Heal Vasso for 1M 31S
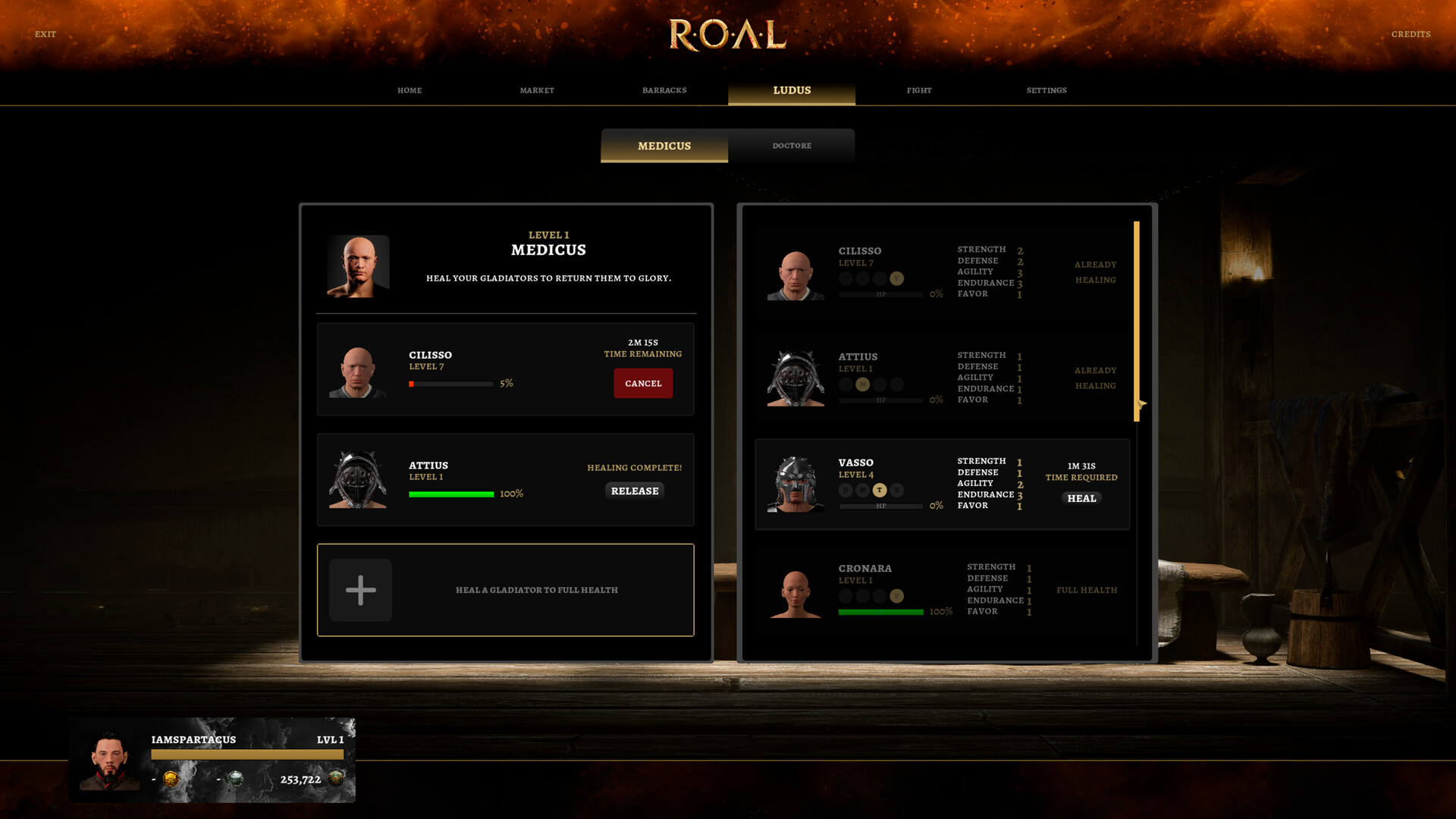Viewport: 1456px width, 819px height. coord(1081,498)
